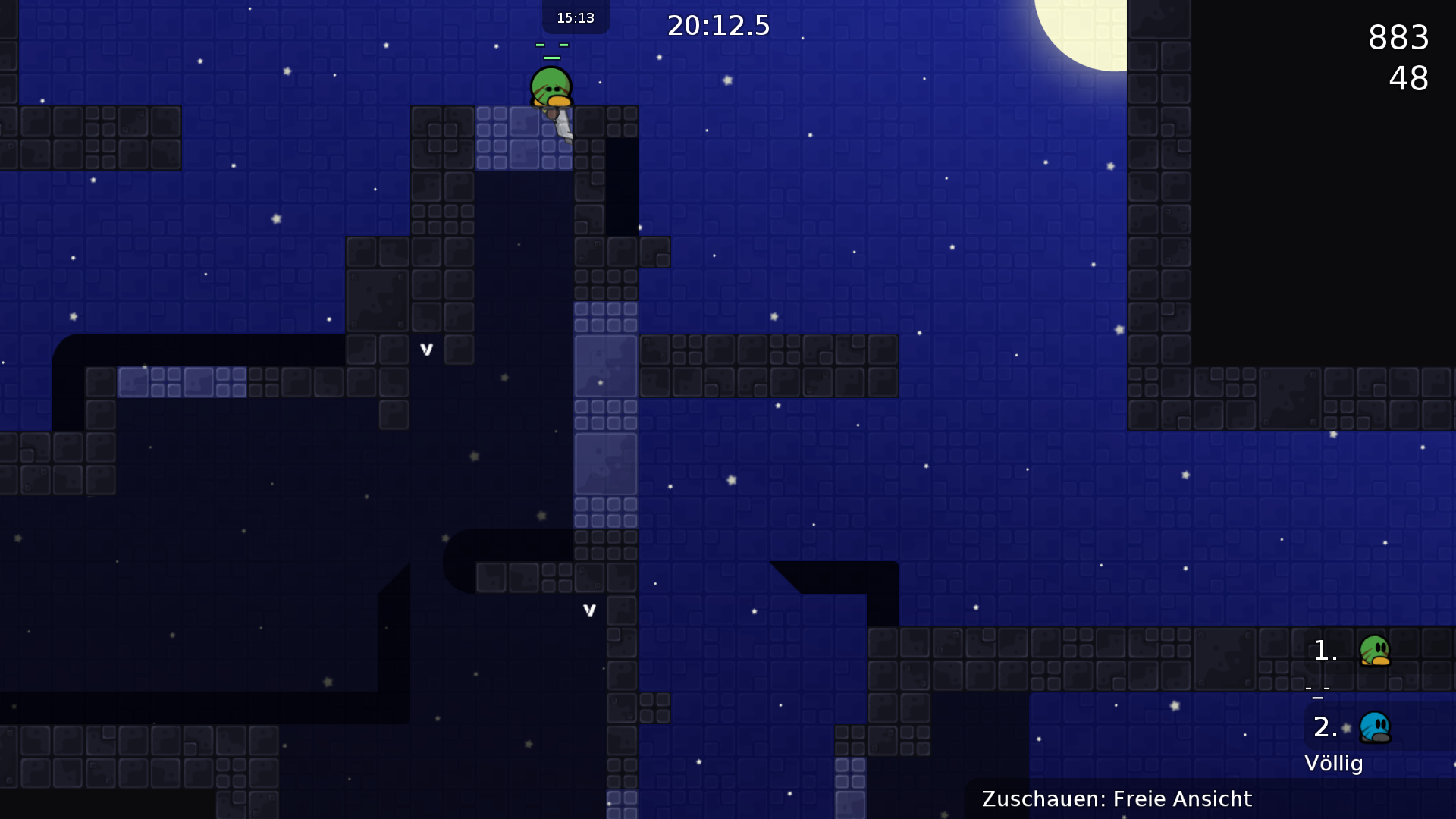
Task: Click the score number 48
Action: tap(1409, 79)
